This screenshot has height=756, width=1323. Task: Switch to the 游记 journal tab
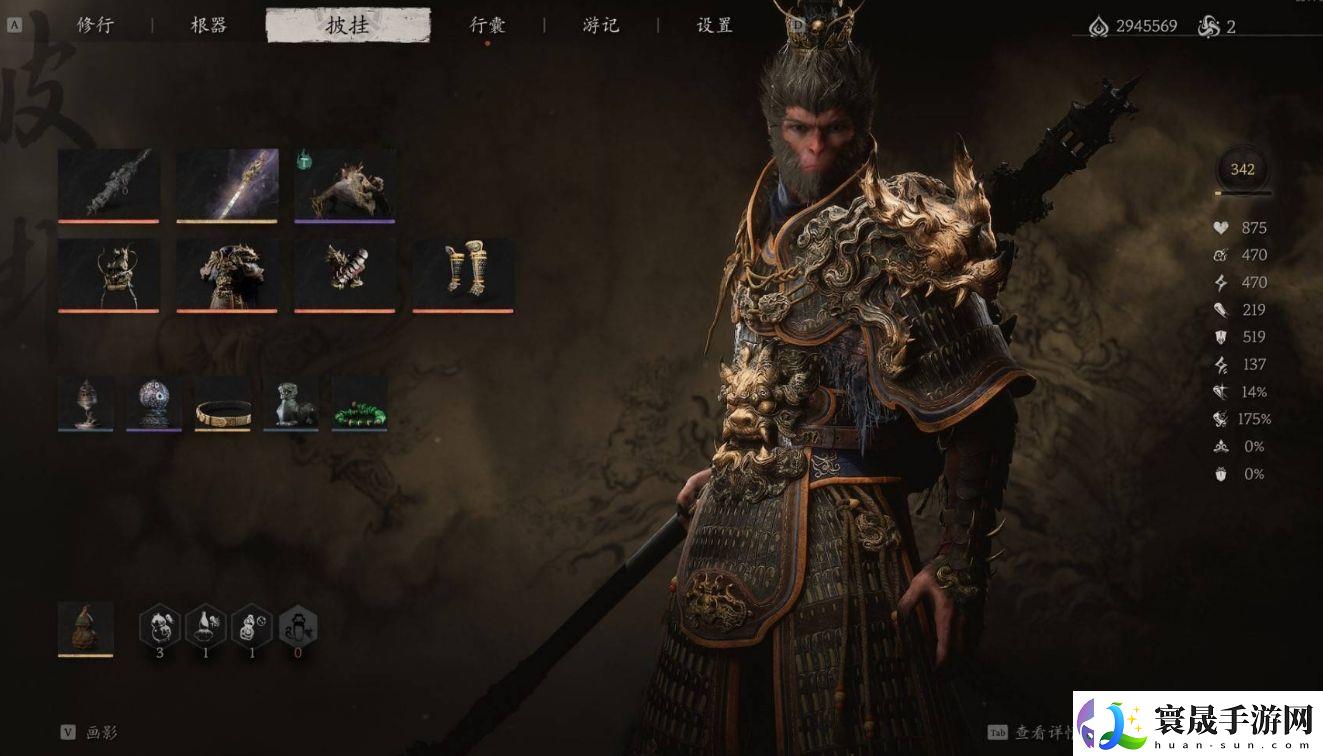click(x=601, y=25)
